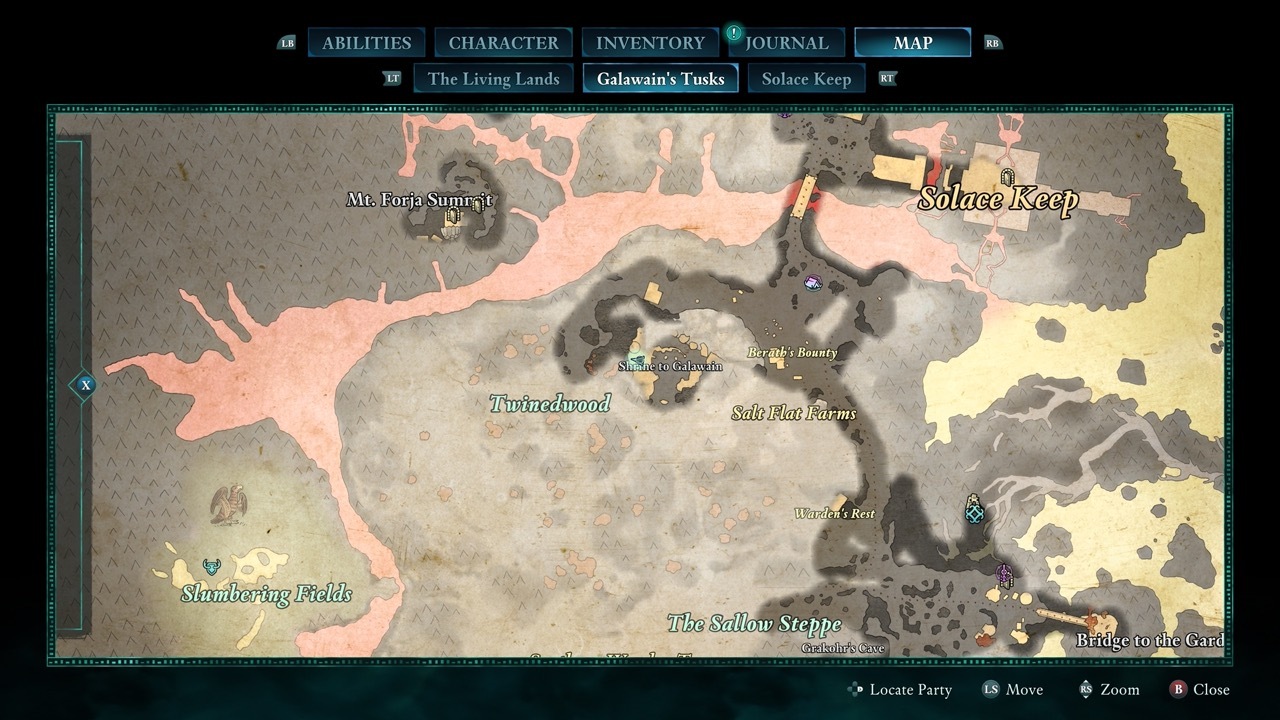Click the Shrine to Galawain marker

point(635,357)
